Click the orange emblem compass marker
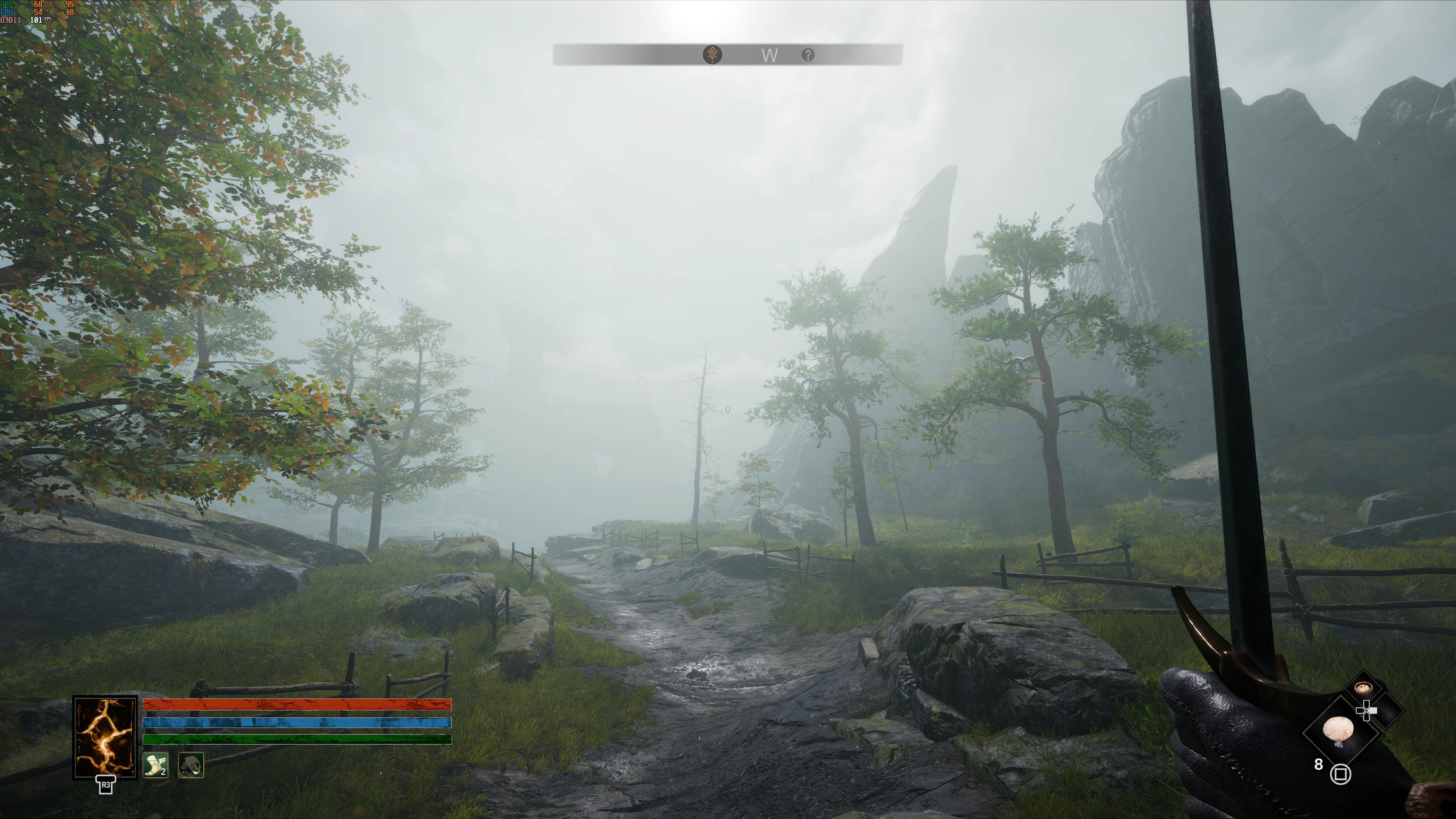1456x819 pixels. click(x=712, y=55)
